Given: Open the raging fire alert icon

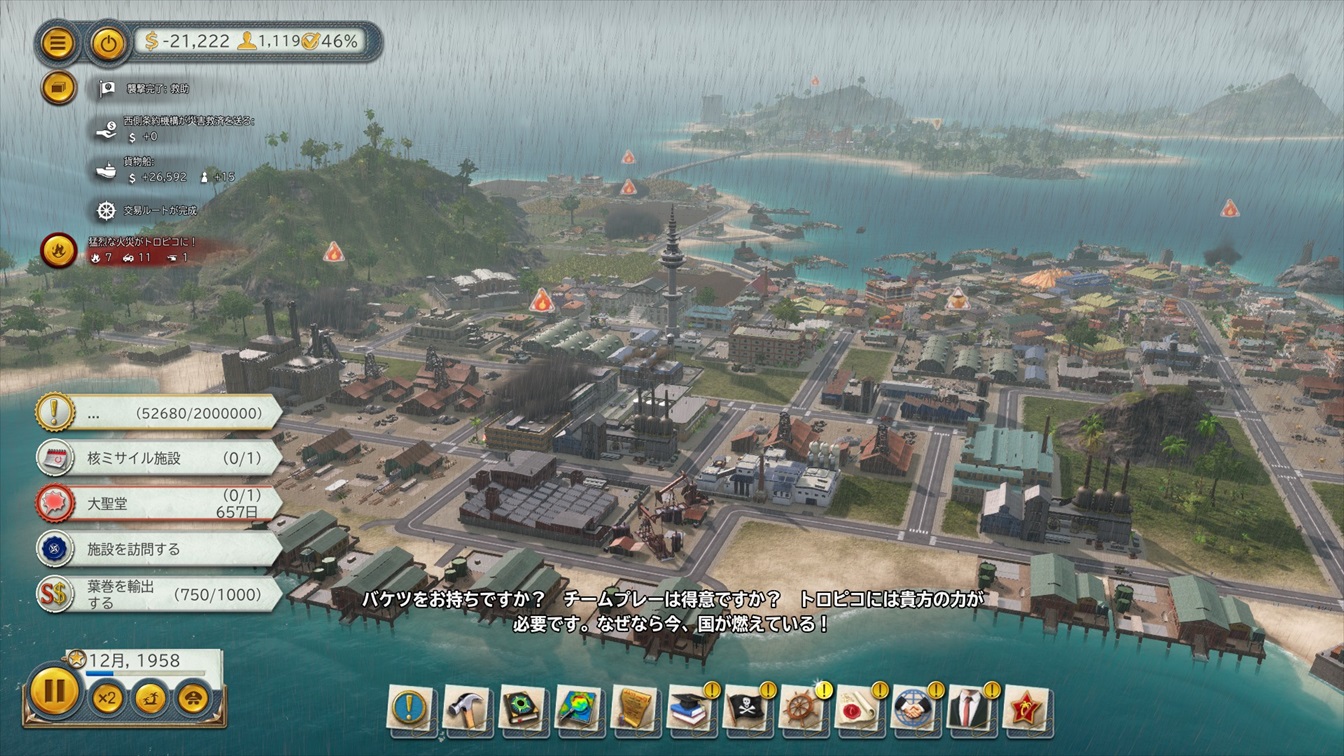Looking at the screenshot, I should tap(58, 249).
